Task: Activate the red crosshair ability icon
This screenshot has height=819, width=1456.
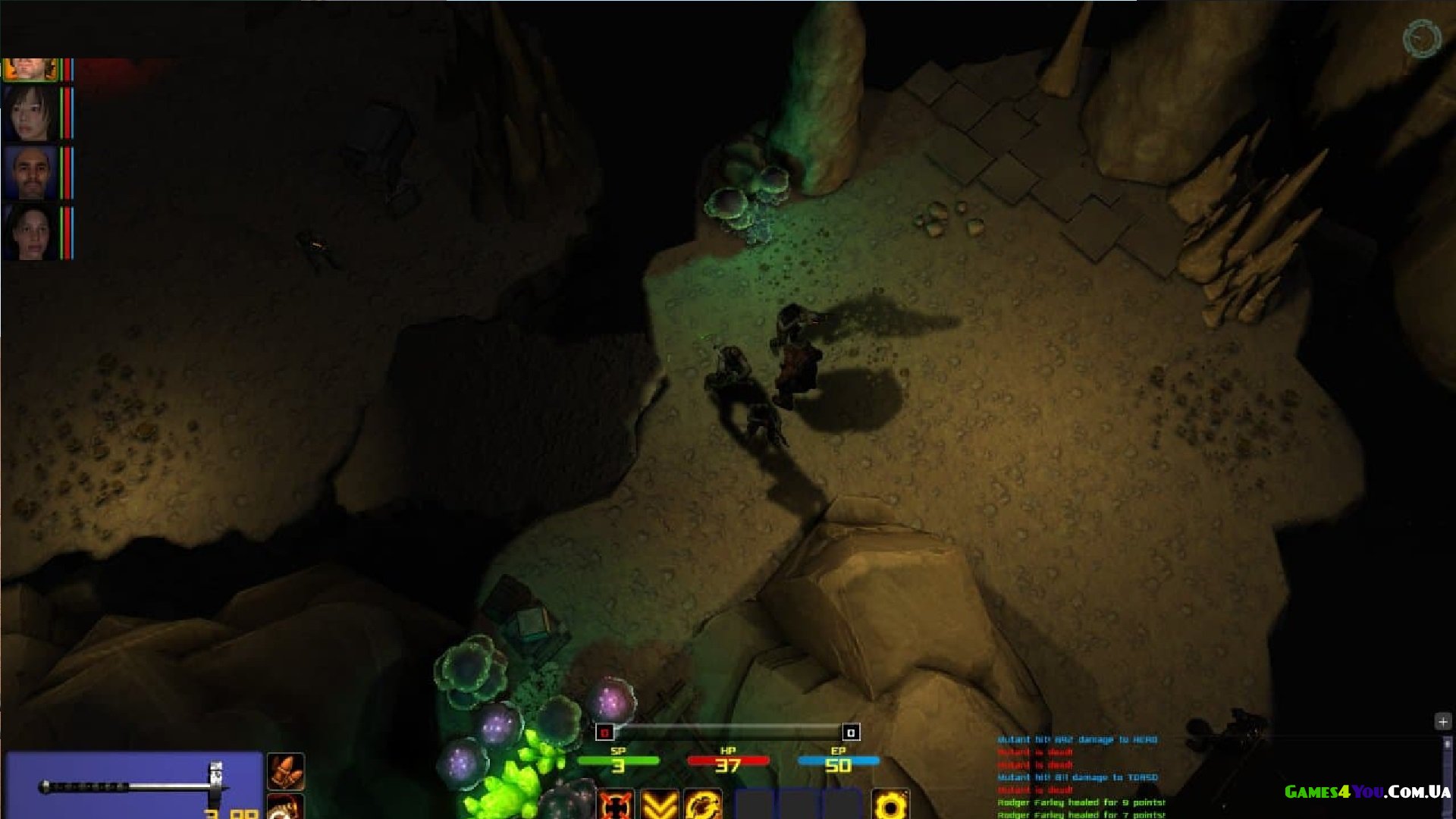Action: pyautogui.click(x=615, y=804)
